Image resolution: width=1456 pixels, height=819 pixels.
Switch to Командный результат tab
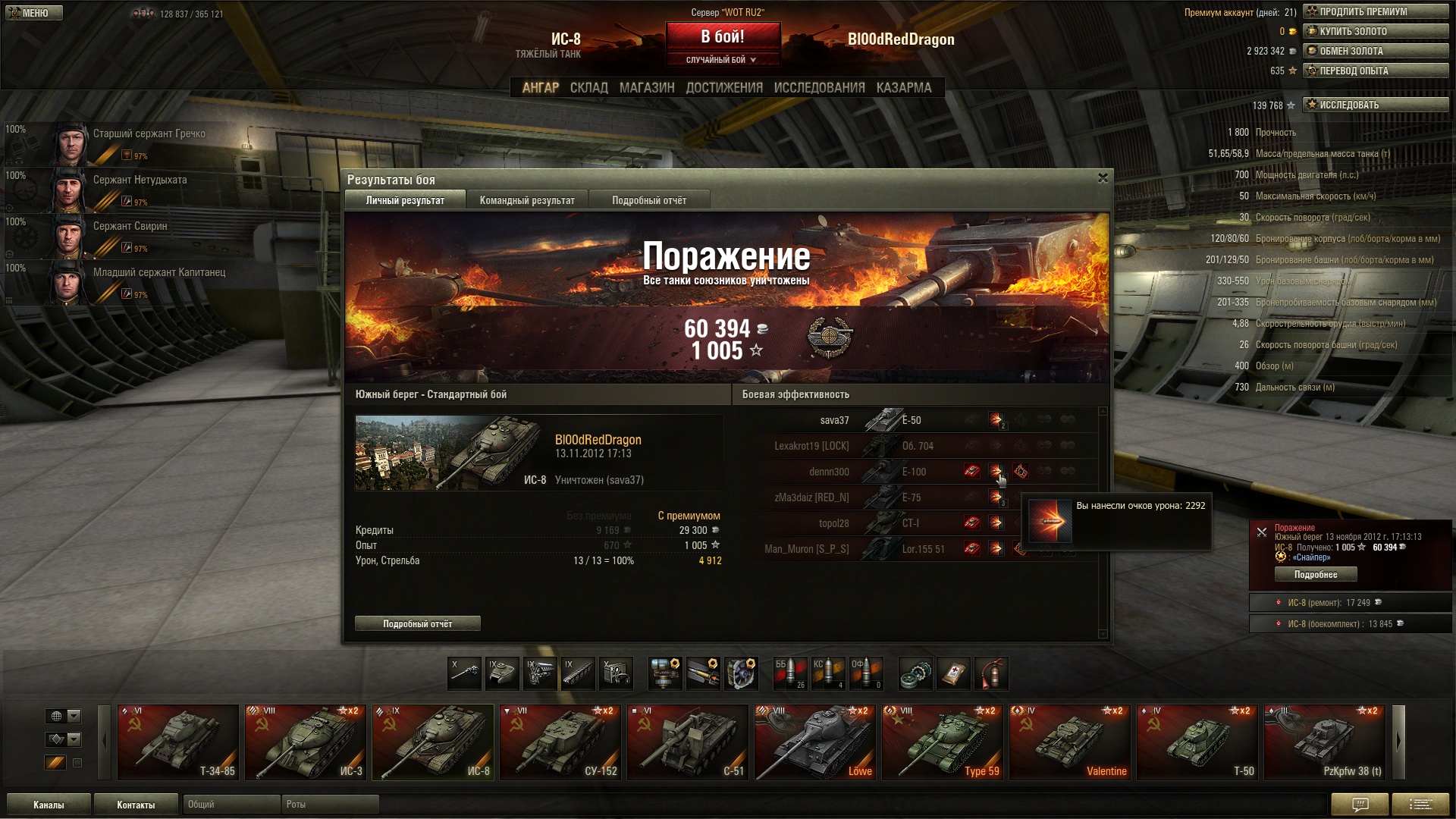pyautogui.click(x=527, y=201)
